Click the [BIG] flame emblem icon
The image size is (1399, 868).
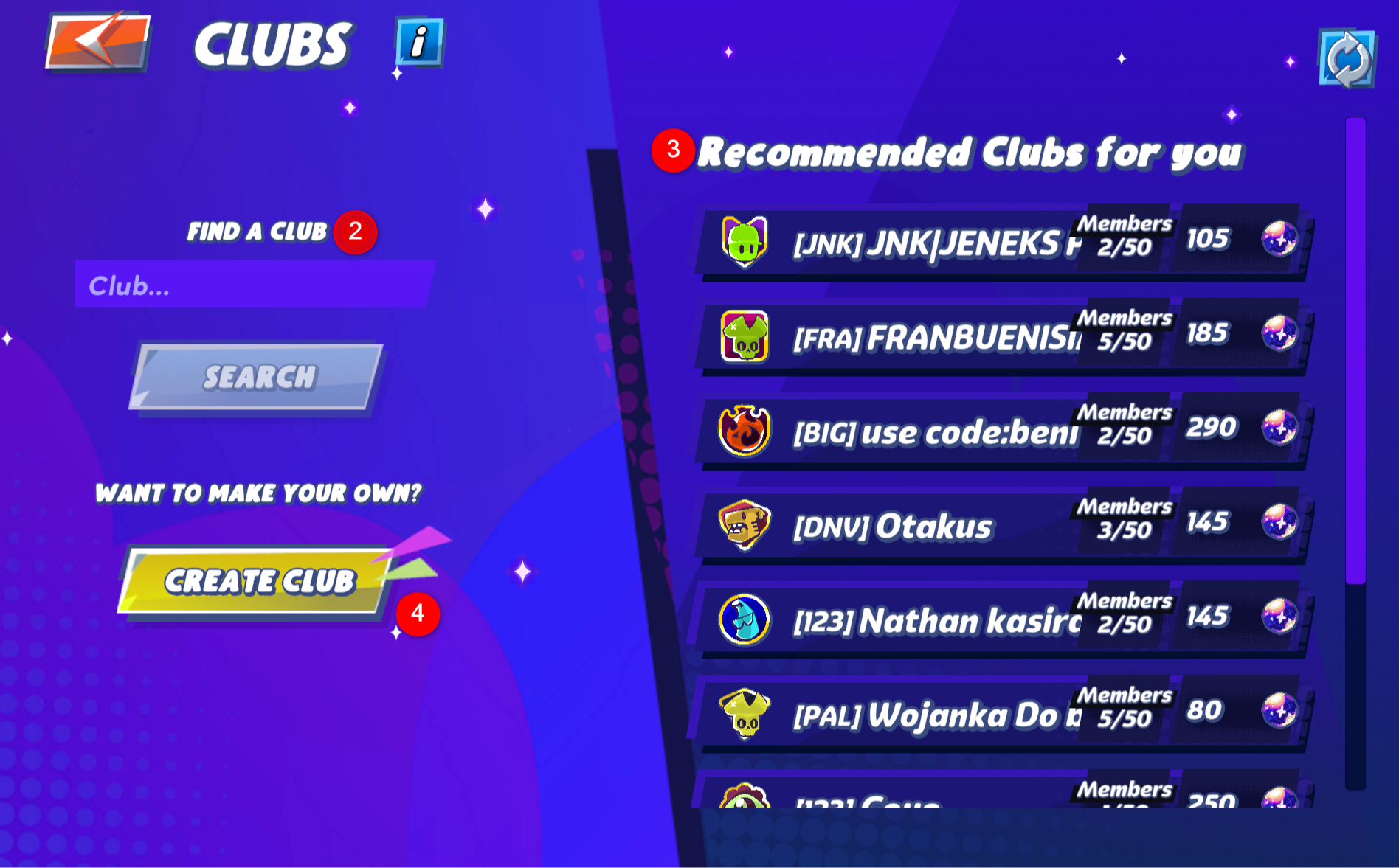[x=742, y=430]
